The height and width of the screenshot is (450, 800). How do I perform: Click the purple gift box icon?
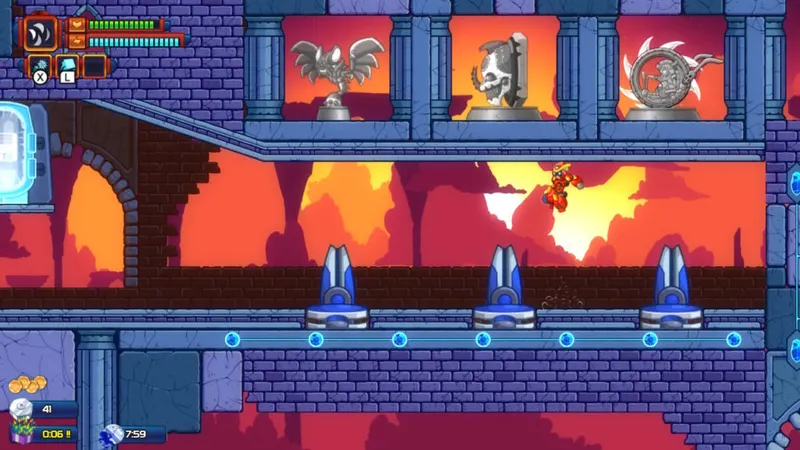coord(21,432)
